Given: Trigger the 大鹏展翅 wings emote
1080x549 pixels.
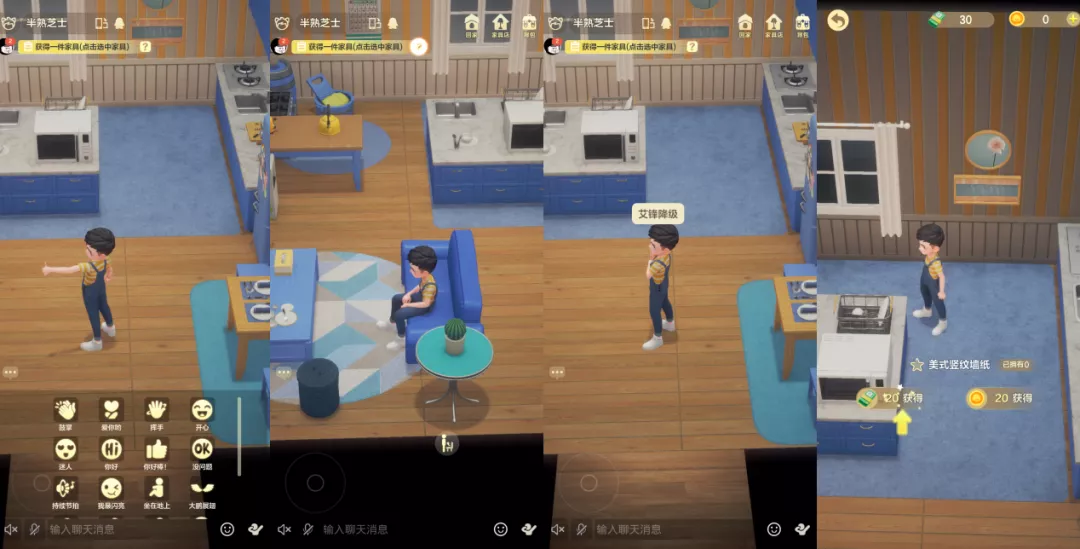Looking at the screenshot, I should click(x=202, y=488).
